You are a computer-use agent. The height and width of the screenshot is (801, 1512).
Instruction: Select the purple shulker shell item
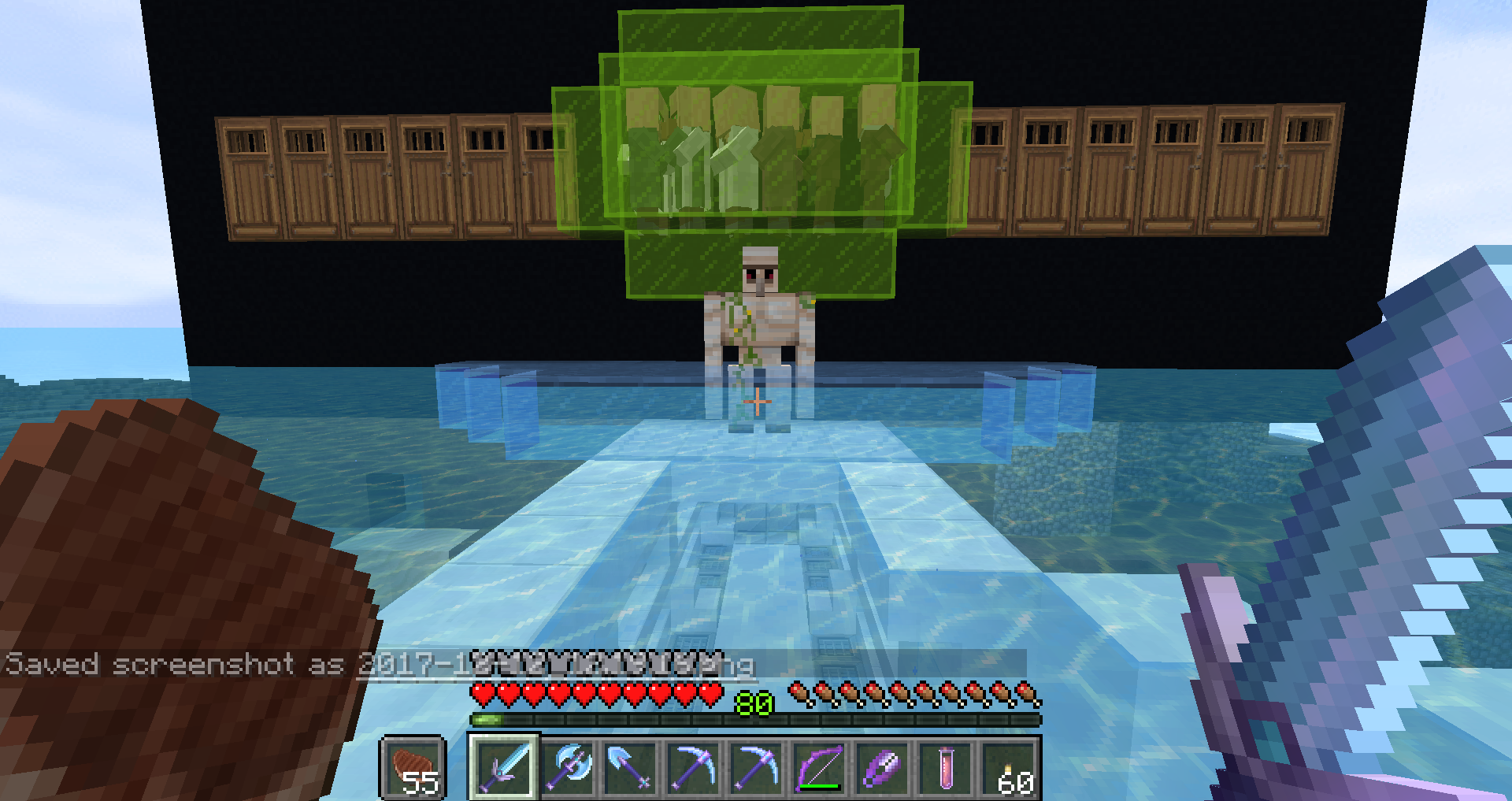pyautogui.click(x=880, y=768)
